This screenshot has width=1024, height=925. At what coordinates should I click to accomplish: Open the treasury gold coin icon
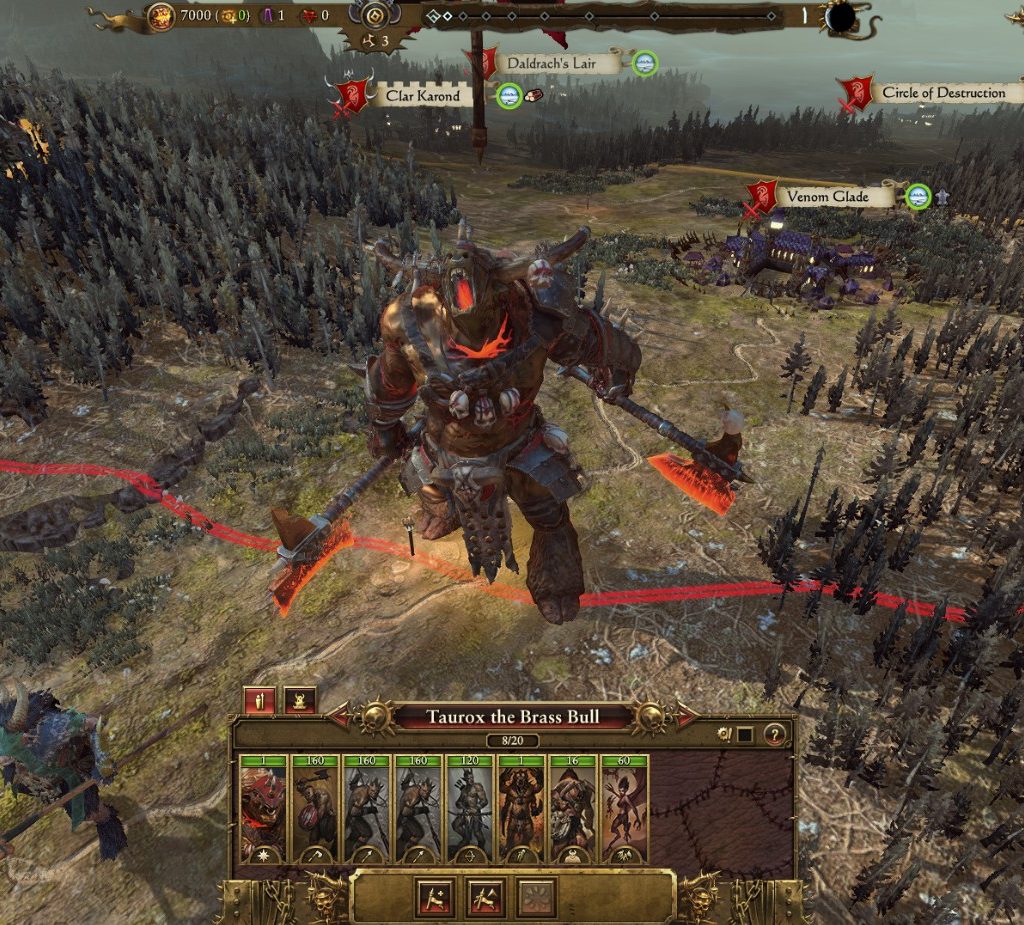tap(161, 16)
